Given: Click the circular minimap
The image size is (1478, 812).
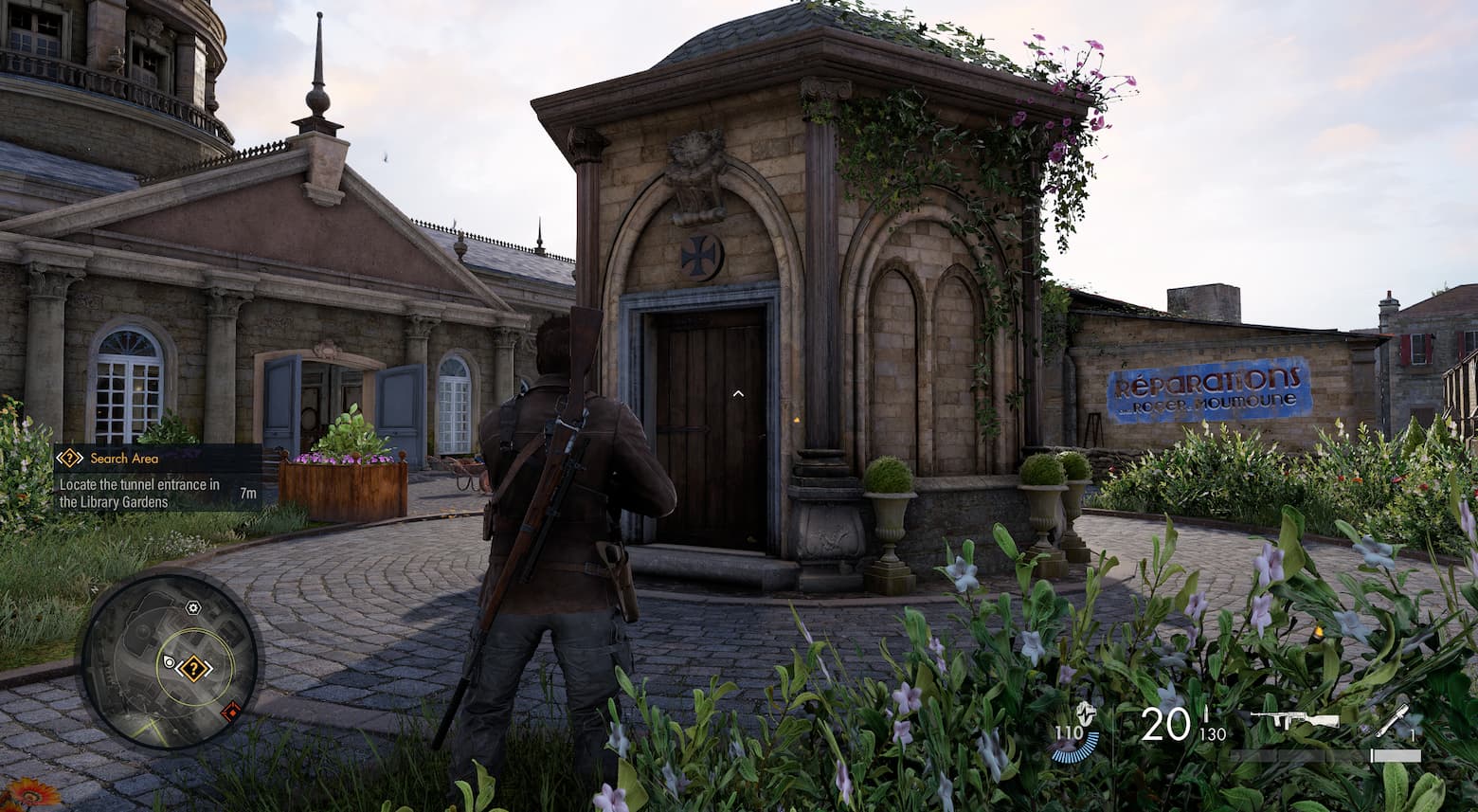Looking at the screenshot, I should [x=171, y=659].
